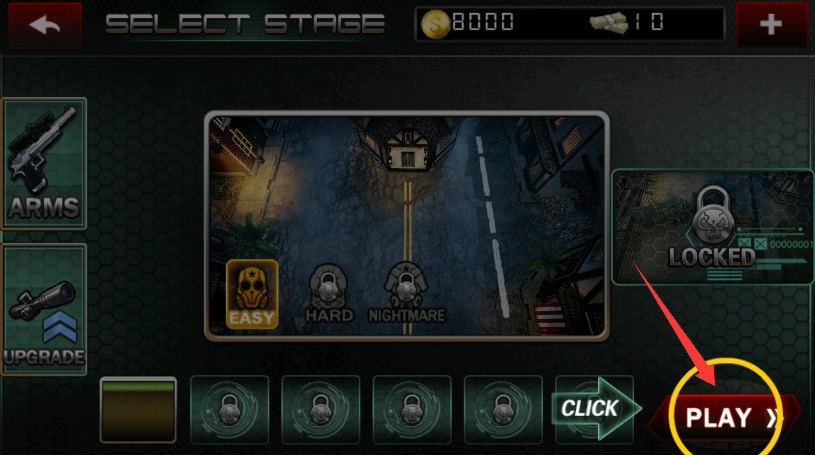Viewport: 815px width, 455px height.
Task: Choose the HARD difficulty
Action: click(x=329, y=292)
